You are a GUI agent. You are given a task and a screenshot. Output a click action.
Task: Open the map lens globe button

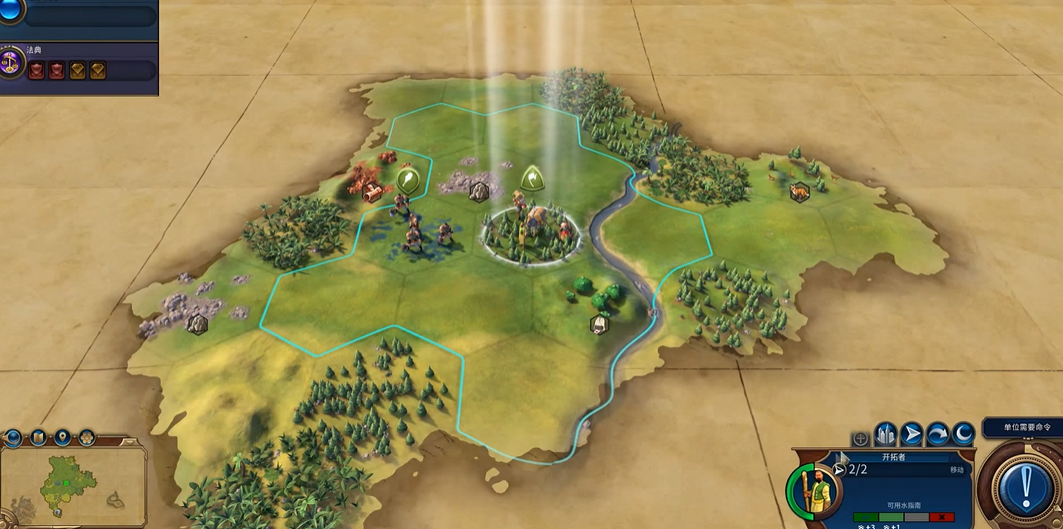(x=14, y=438)
